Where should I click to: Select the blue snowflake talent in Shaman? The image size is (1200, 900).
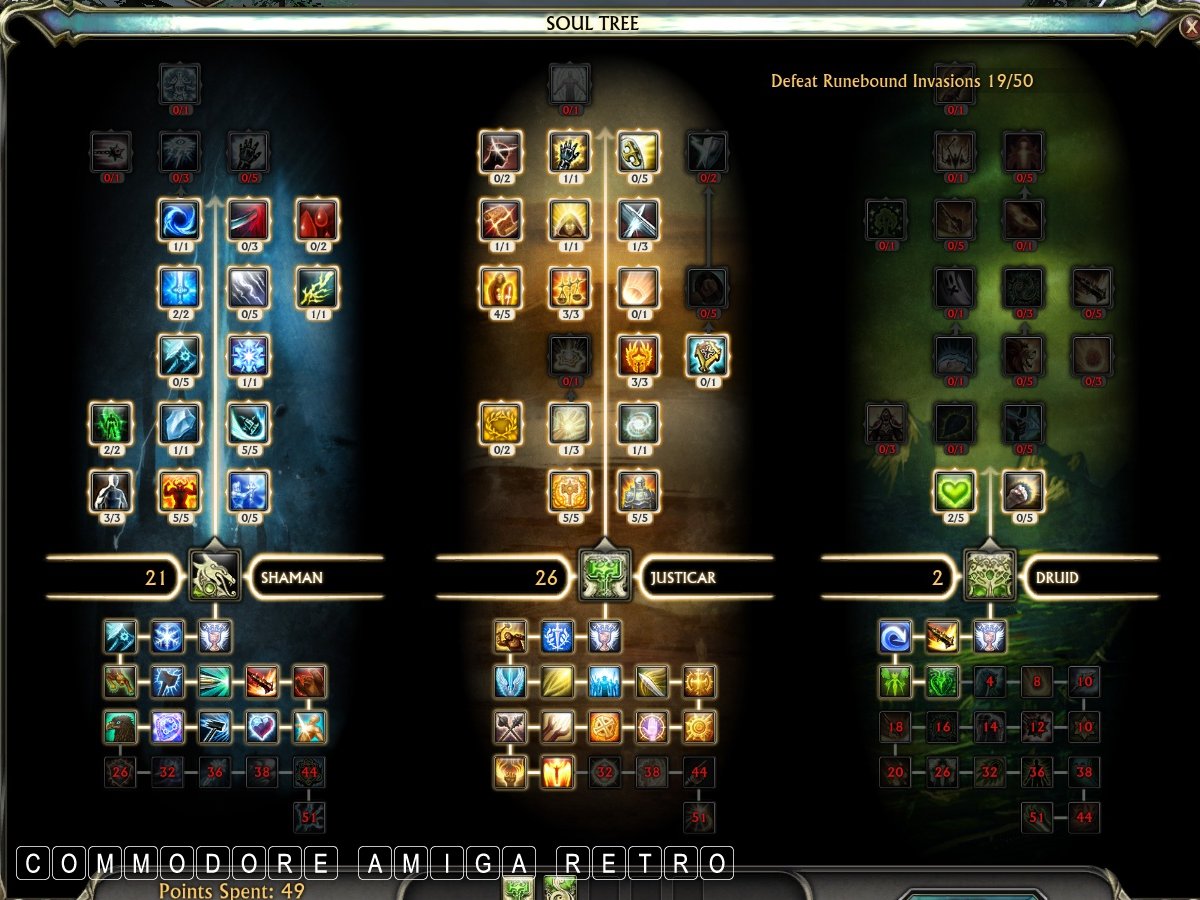248,355
